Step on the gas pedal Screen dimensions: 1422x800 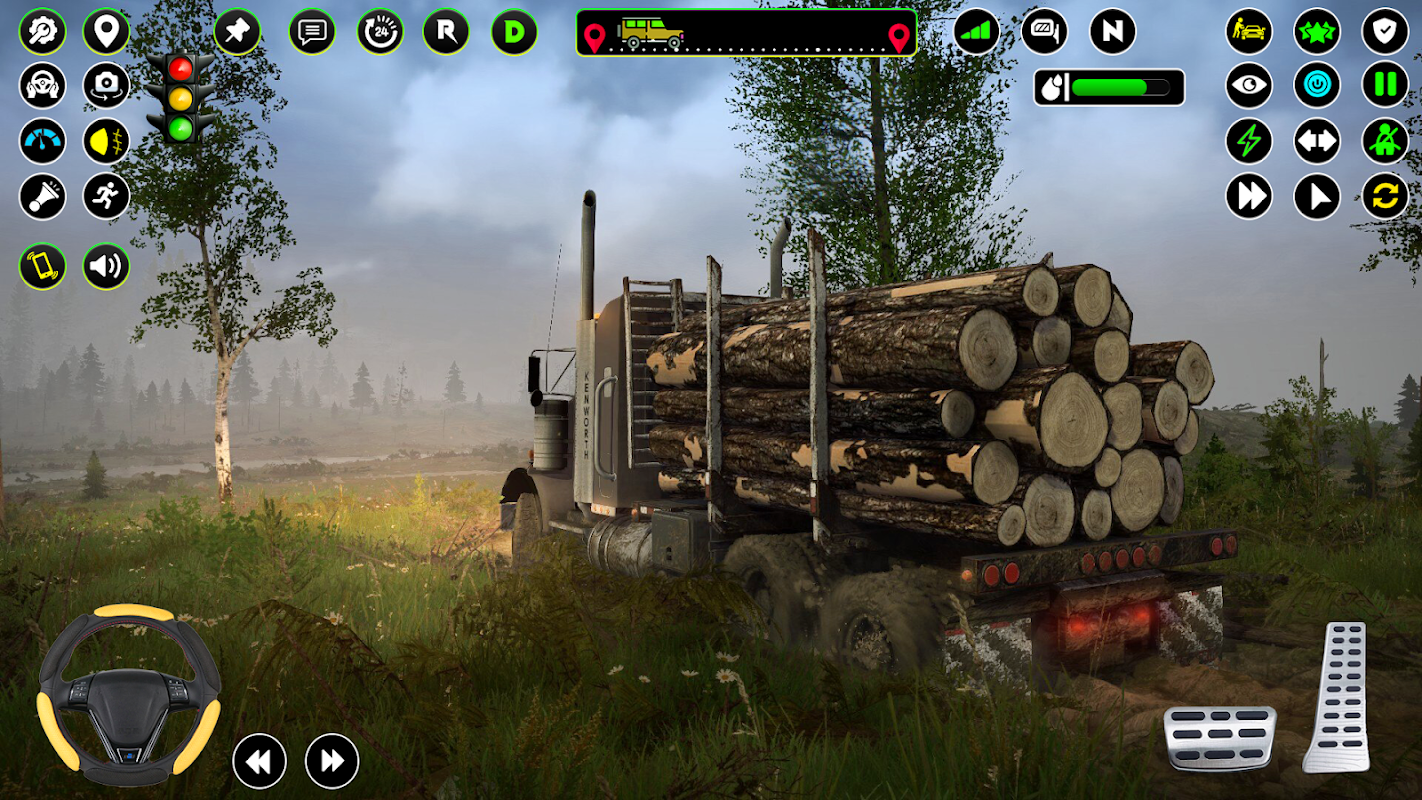pyautogui.click(x=1336, y=696)
